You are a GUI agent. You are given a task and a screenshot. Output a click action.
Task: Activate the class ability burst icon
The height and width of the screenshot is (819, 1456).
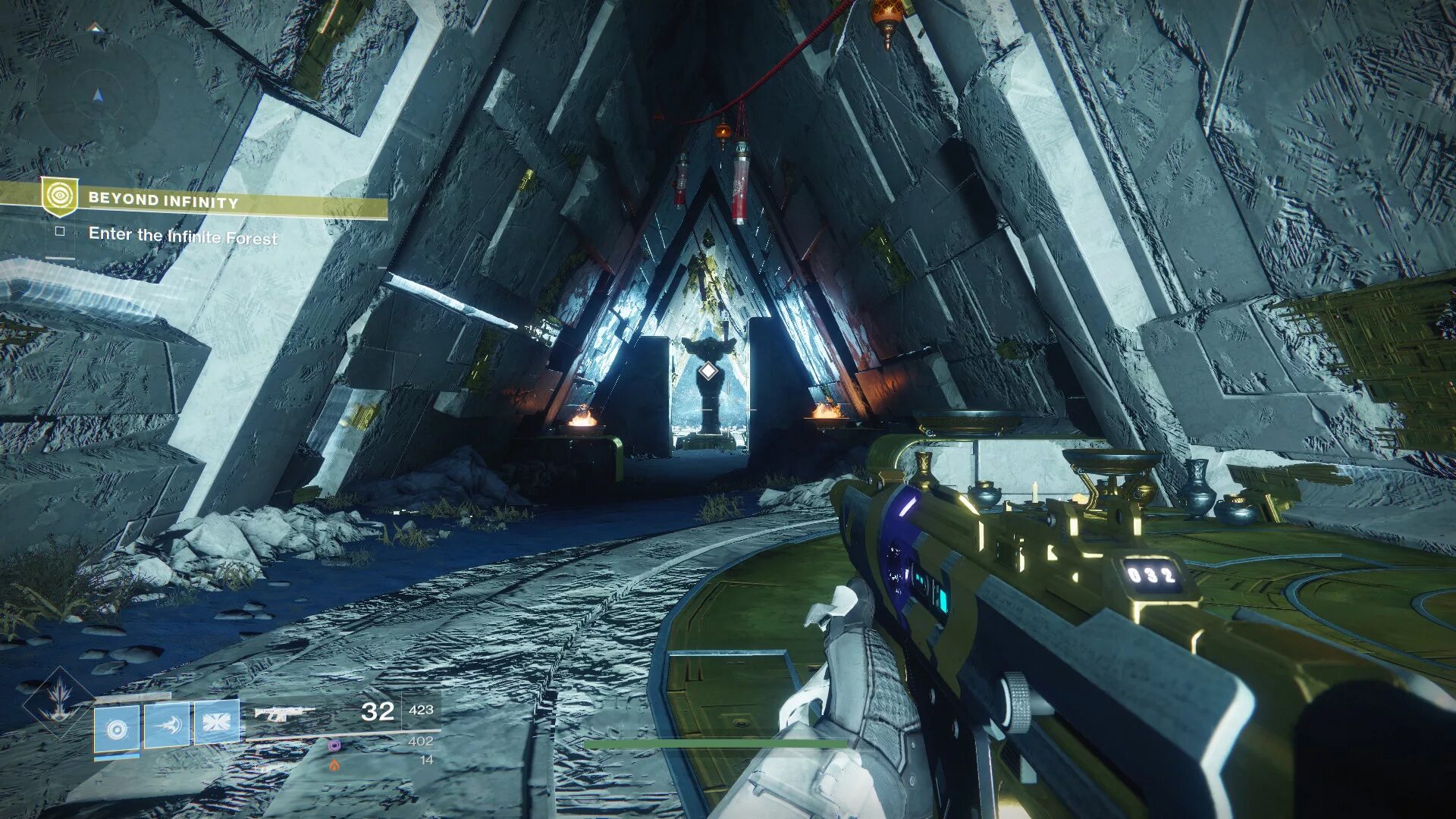pos(217,722)
